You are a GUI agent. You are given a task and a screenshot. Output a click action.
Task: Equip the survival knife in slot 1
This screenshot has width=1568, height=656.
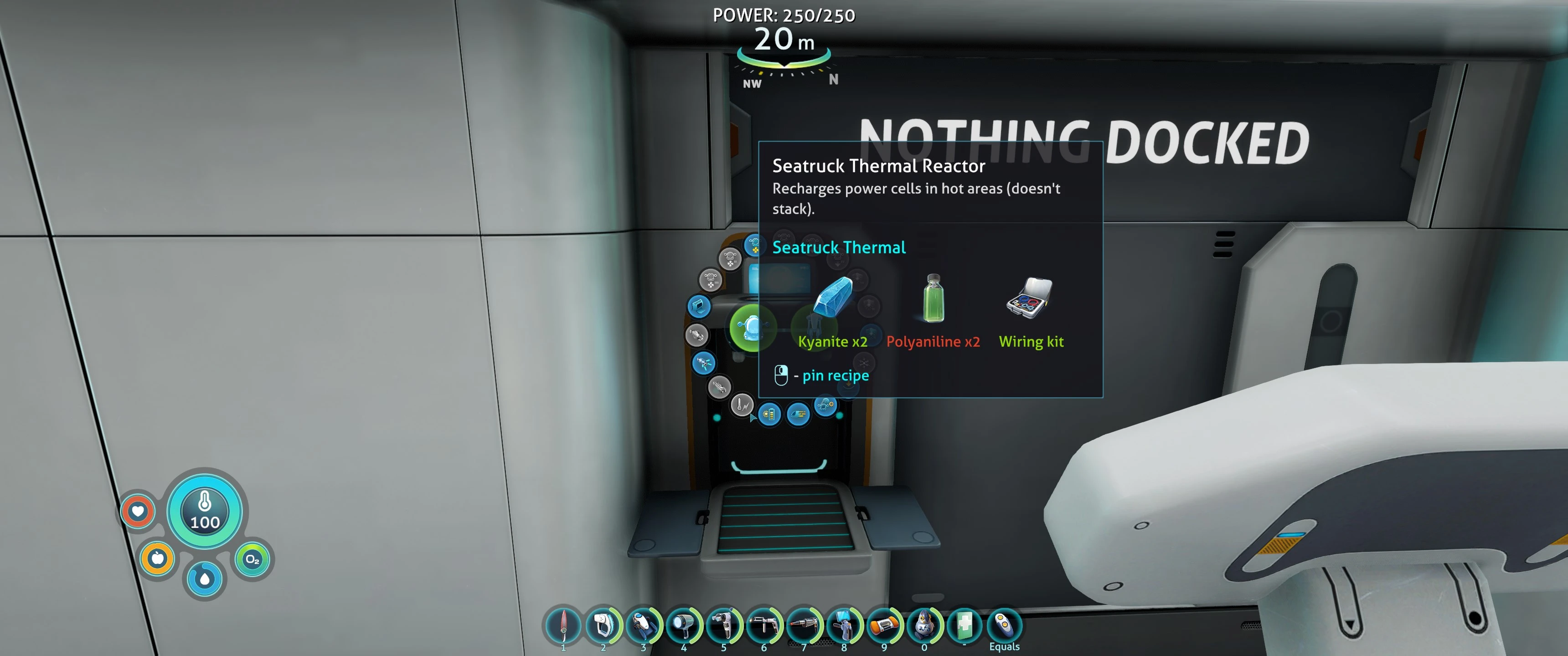click(x=563, y=625)
